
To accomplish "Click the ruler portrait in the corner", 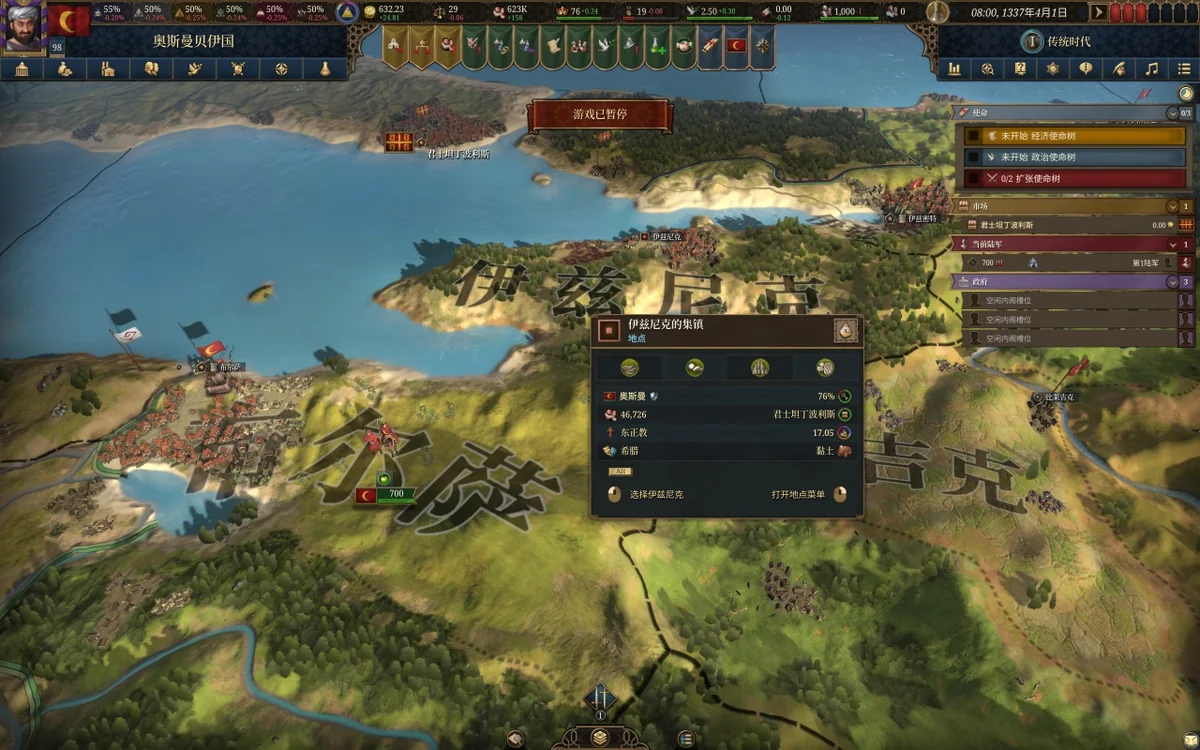I will [24, 27].
